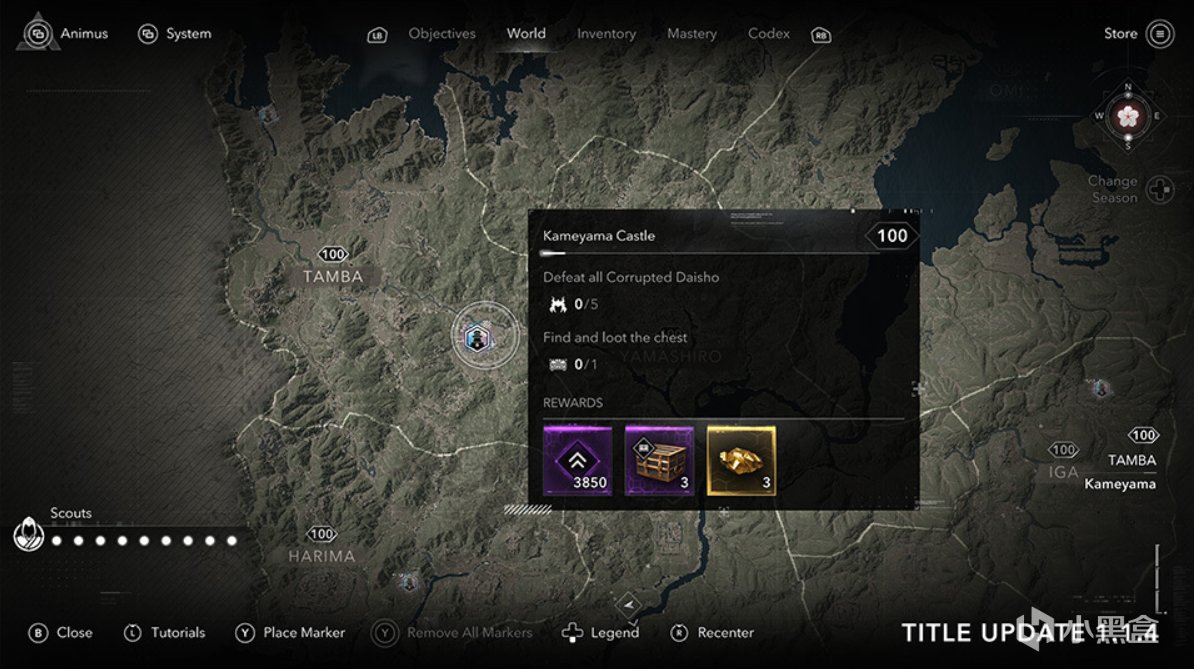Select the 3850 mastery points reward
The width and height of the screenshot is (1194, 669).
(x=577, y=460)
